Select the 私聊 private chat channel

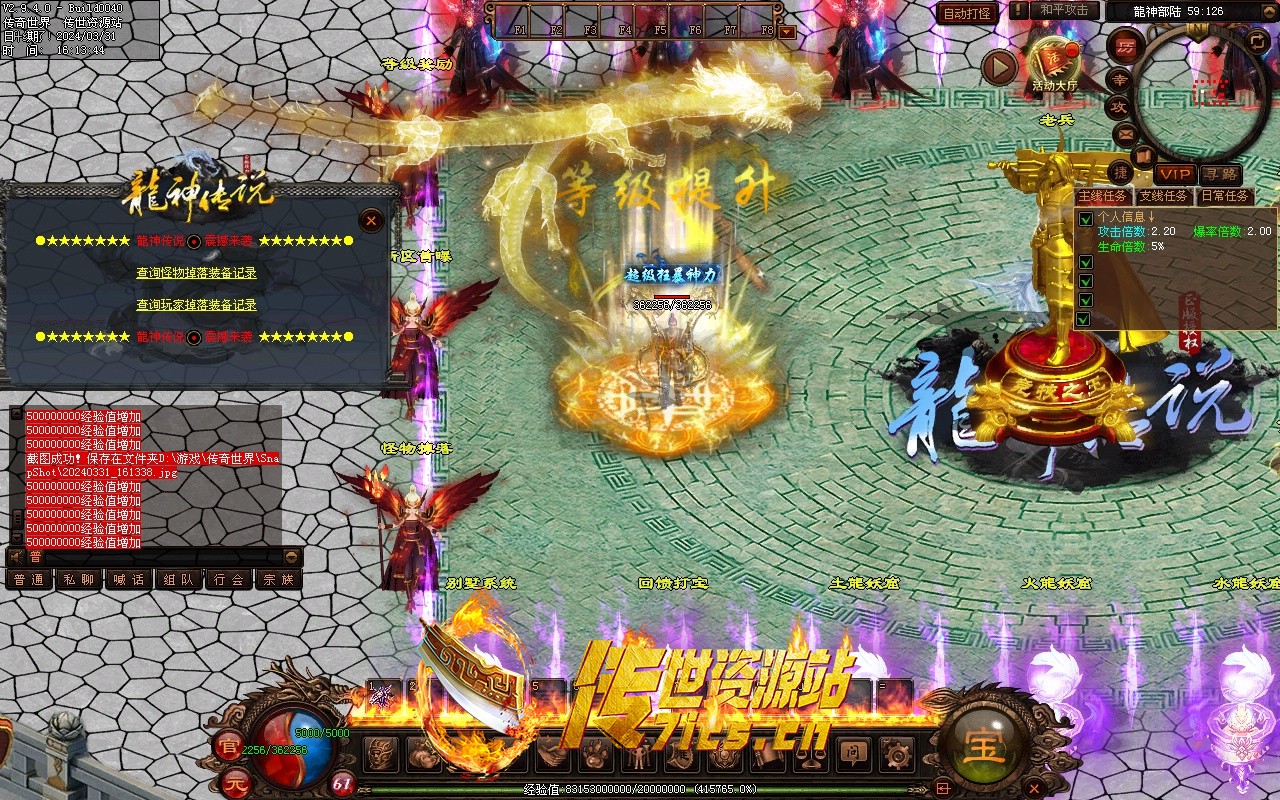coord(78,579)
